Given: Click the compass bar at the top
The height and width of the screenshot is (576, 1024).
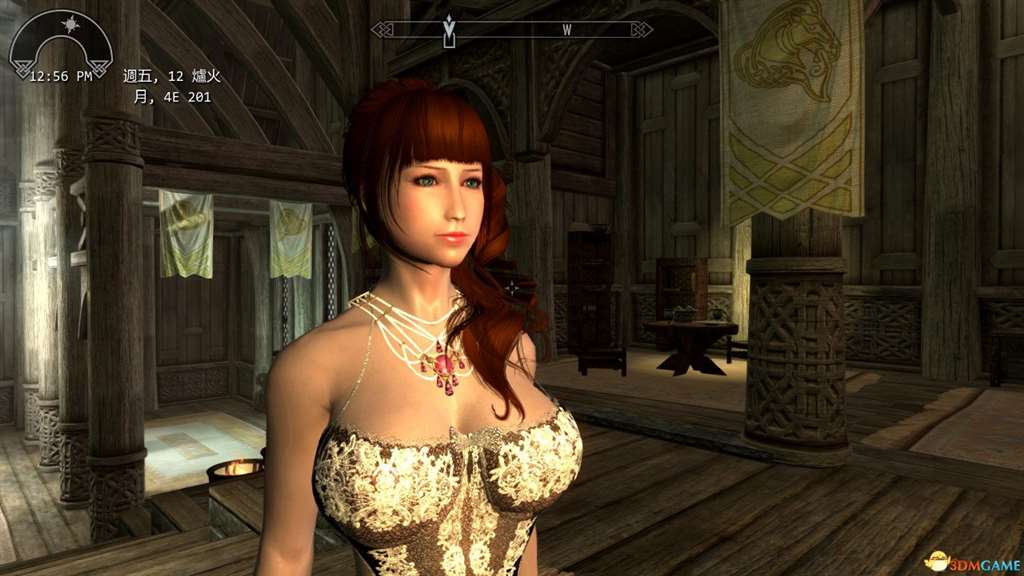Looking at the screenshot, I should [x=512, y=30].
